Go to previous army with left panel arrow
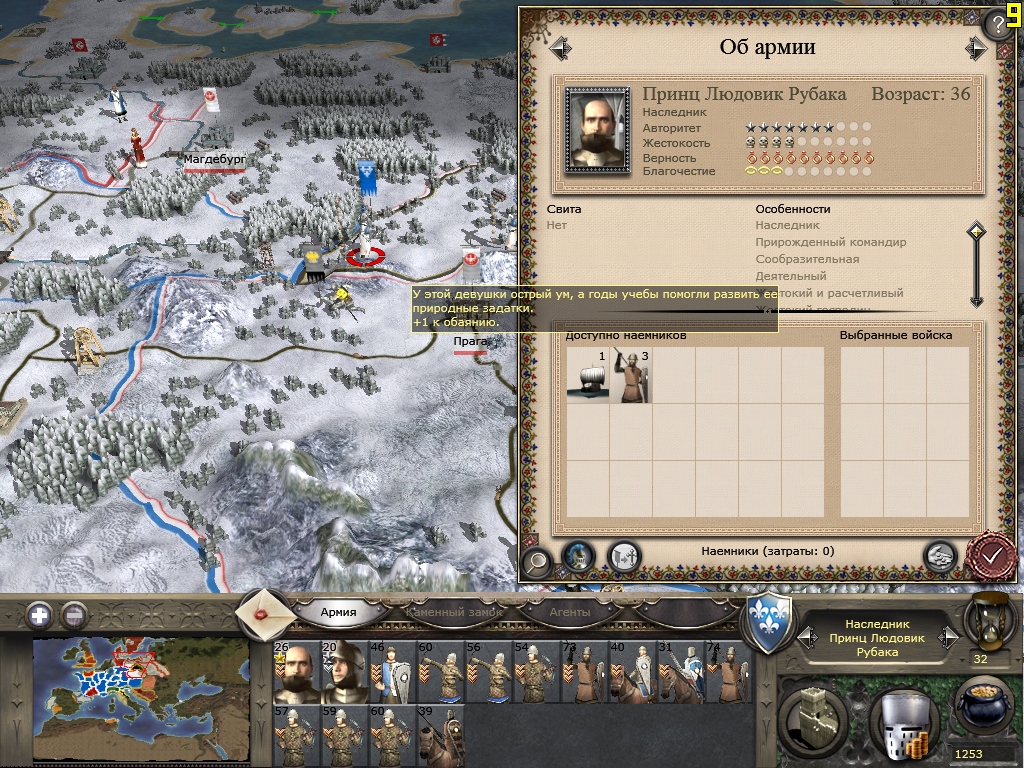This screenshot has height=768, width=1024. click(559, 47)
